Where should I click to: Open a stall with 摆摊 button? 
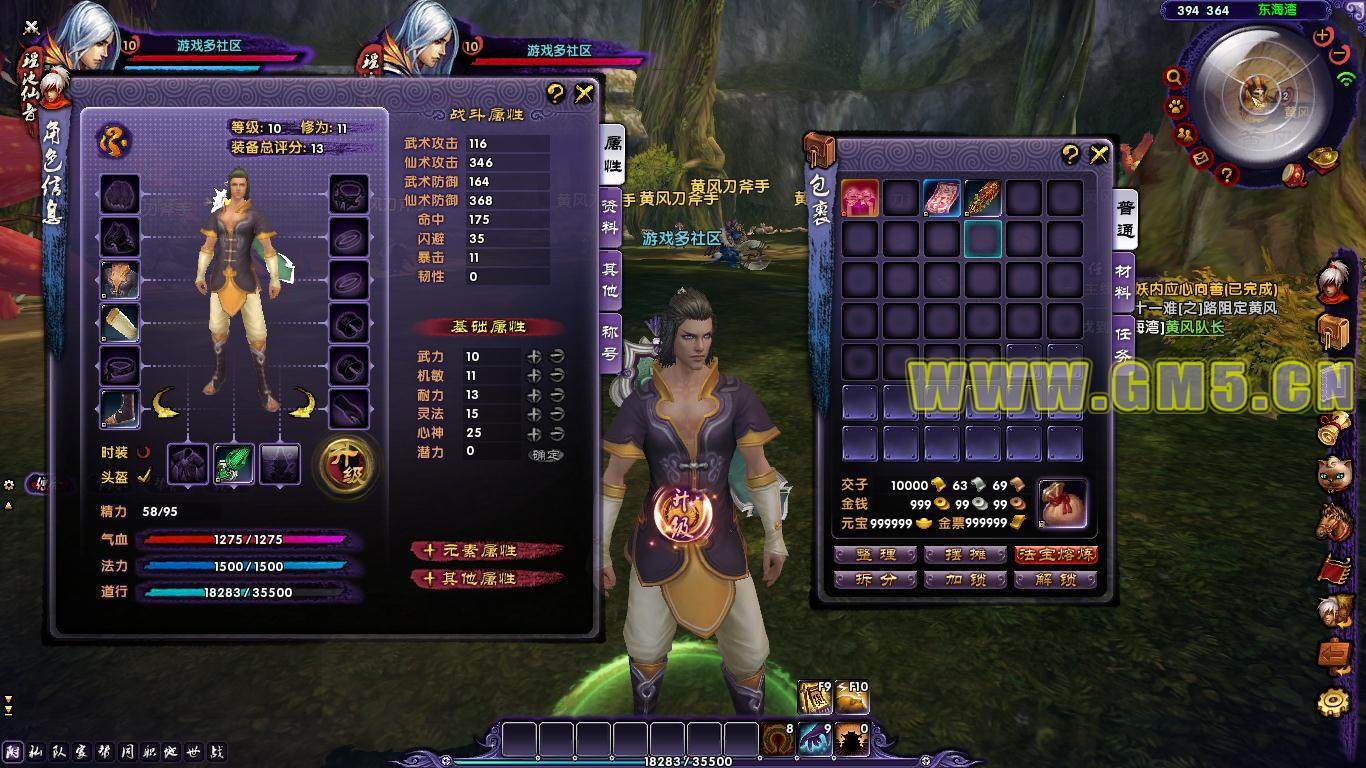[x=964, y=554]
